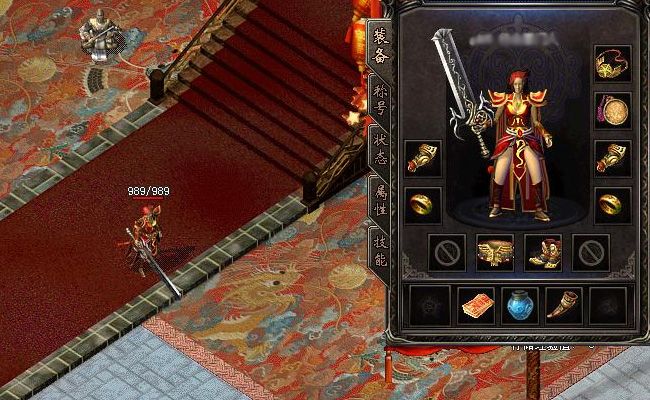Select the horn item slot
The height and width of the screenshot is (400, 650).
tap(562, 305)
